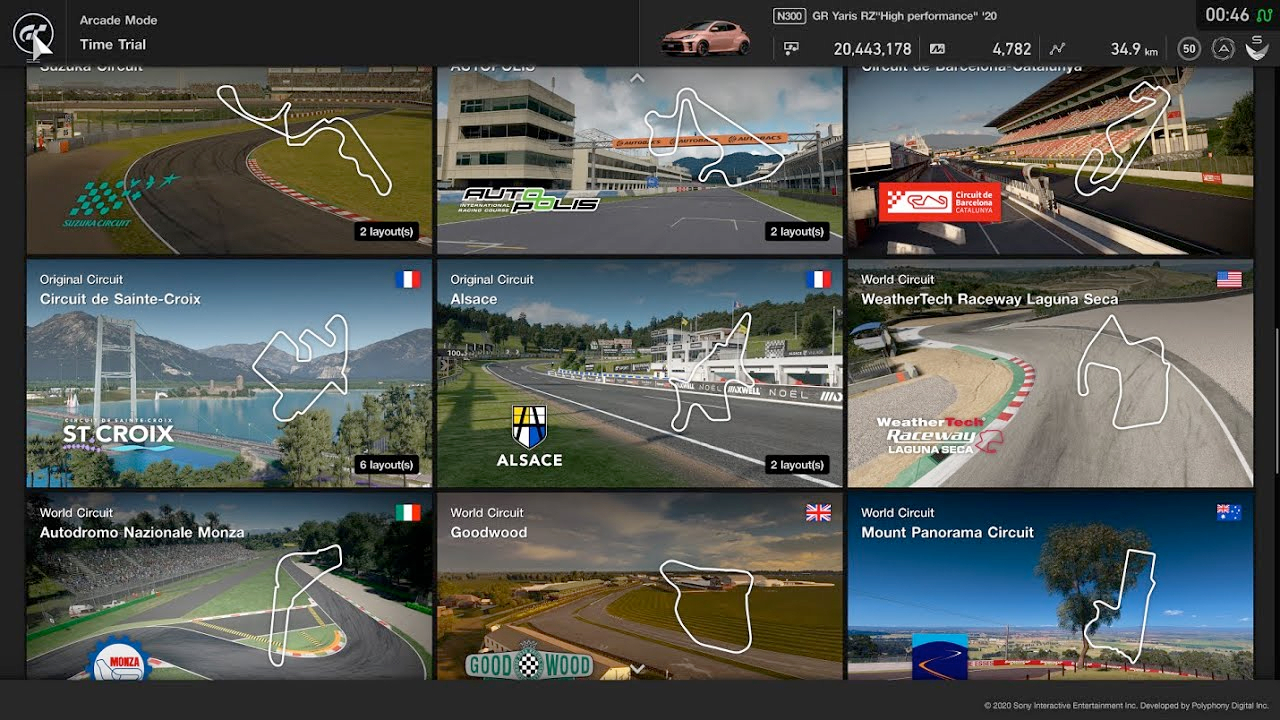Click the triangle-in-circle rating icon
Screen dimensions: 1280x720
[1223, 48]
